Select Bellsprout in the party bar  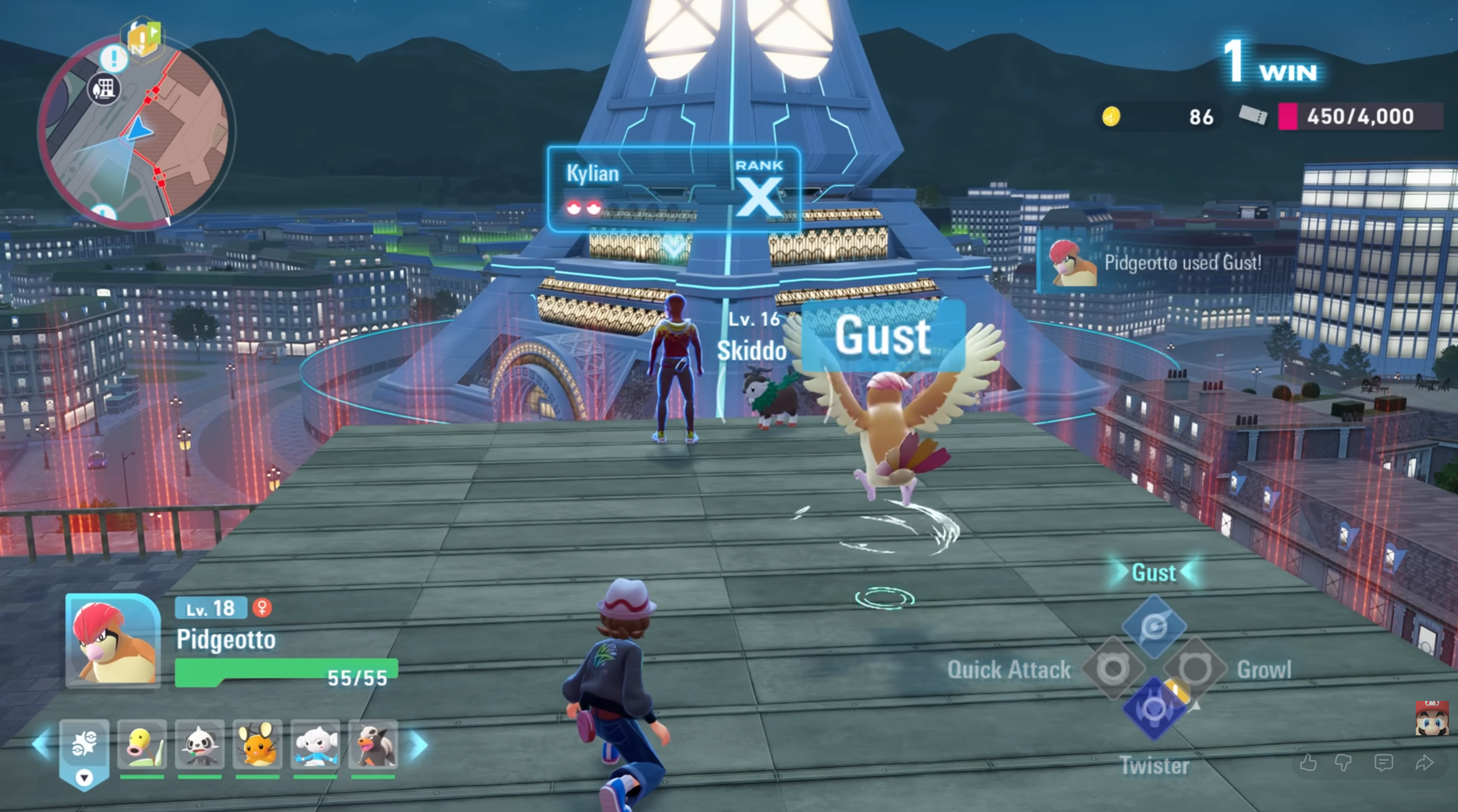(142, 744)
